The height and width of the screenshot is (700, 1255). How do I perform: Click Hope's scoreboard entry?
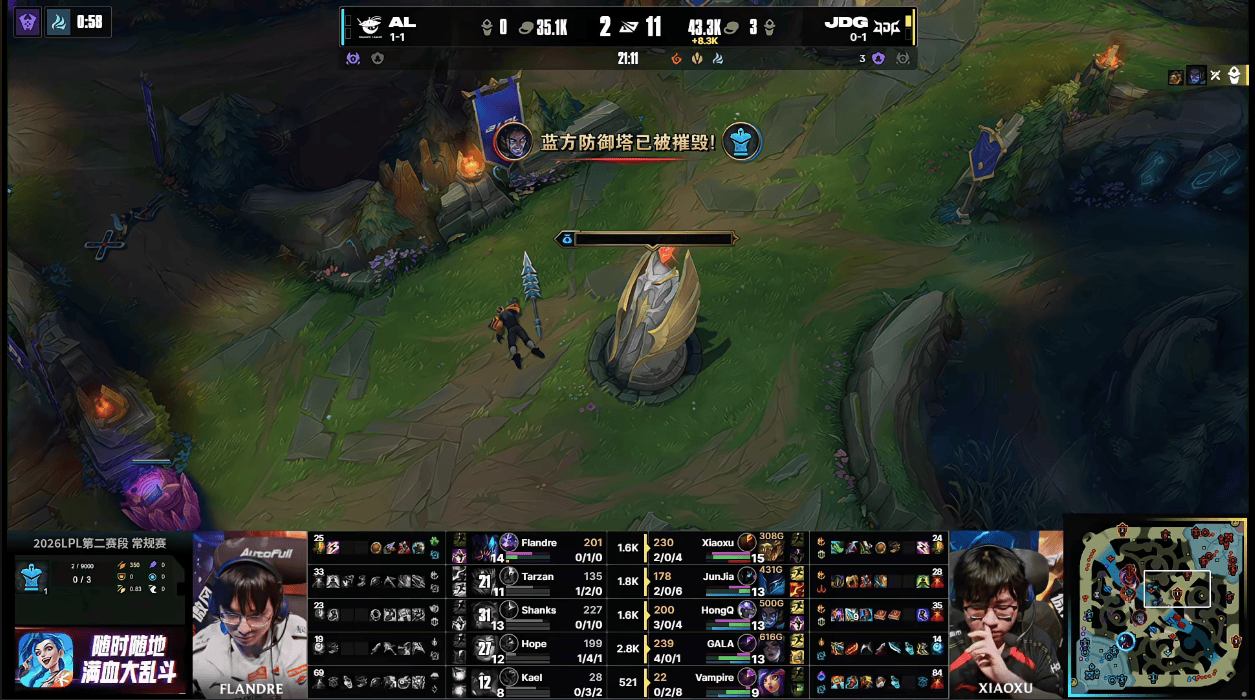538,649
